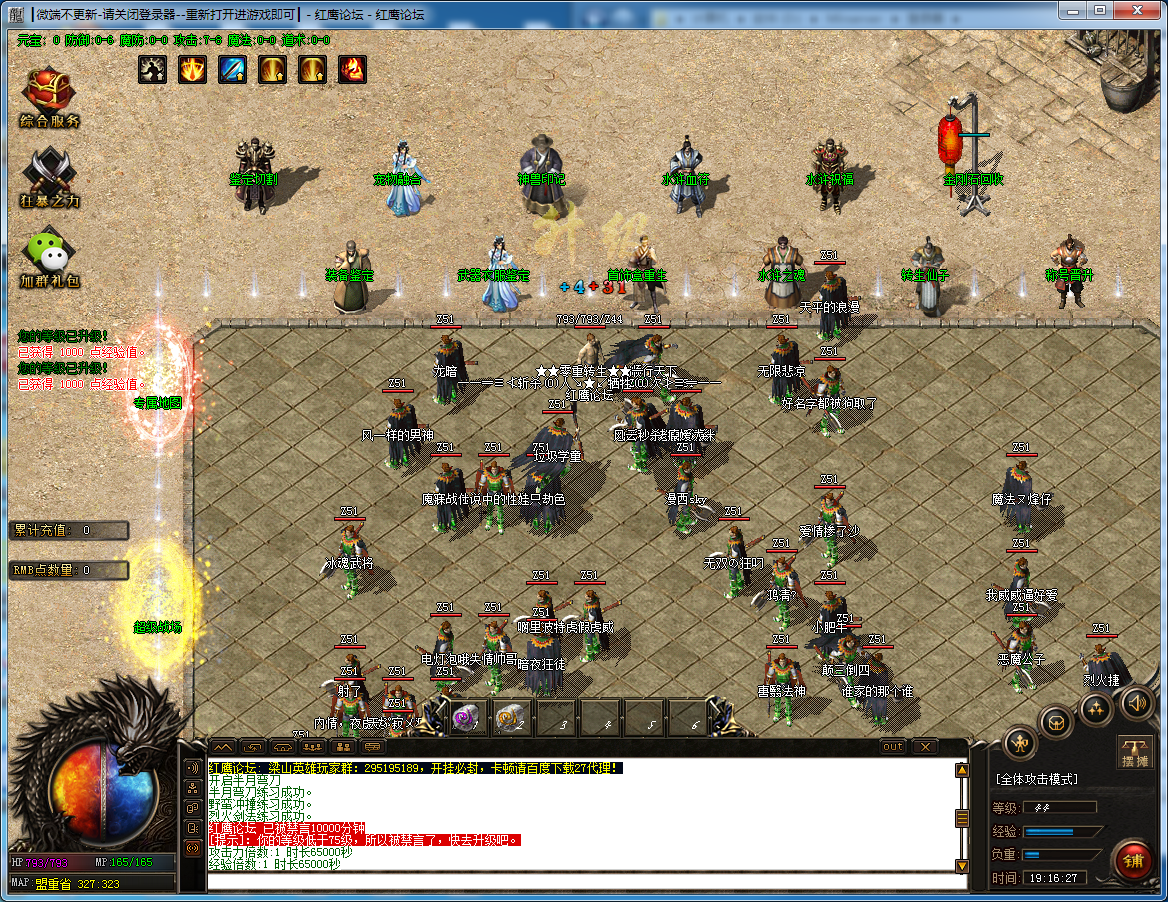Close the chat panel with the X
The height and width of the screenshot is (902, 1168).
924,747
